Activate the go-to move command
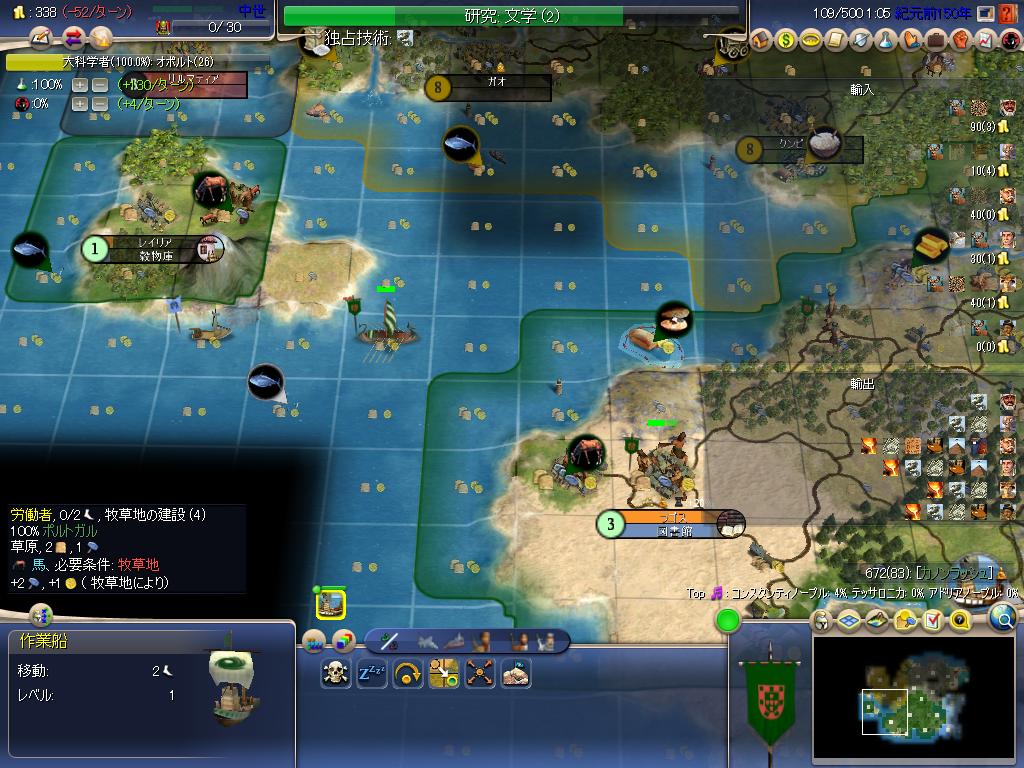Viewport: 1024px width, 768px height. point(408,673)
